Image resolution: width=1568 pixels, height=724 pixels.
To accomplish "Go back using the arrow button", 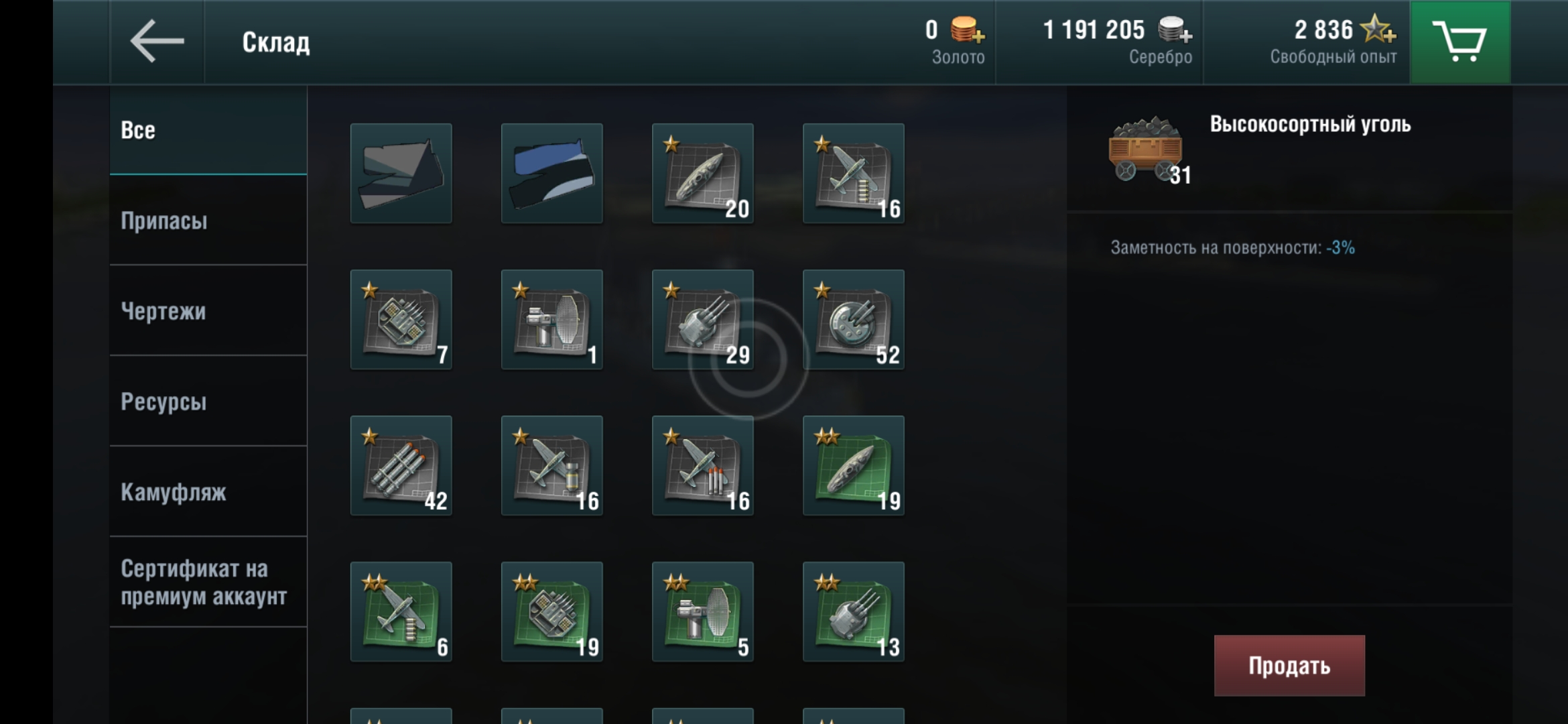I will pyautogui.click(x=157, y=42).
